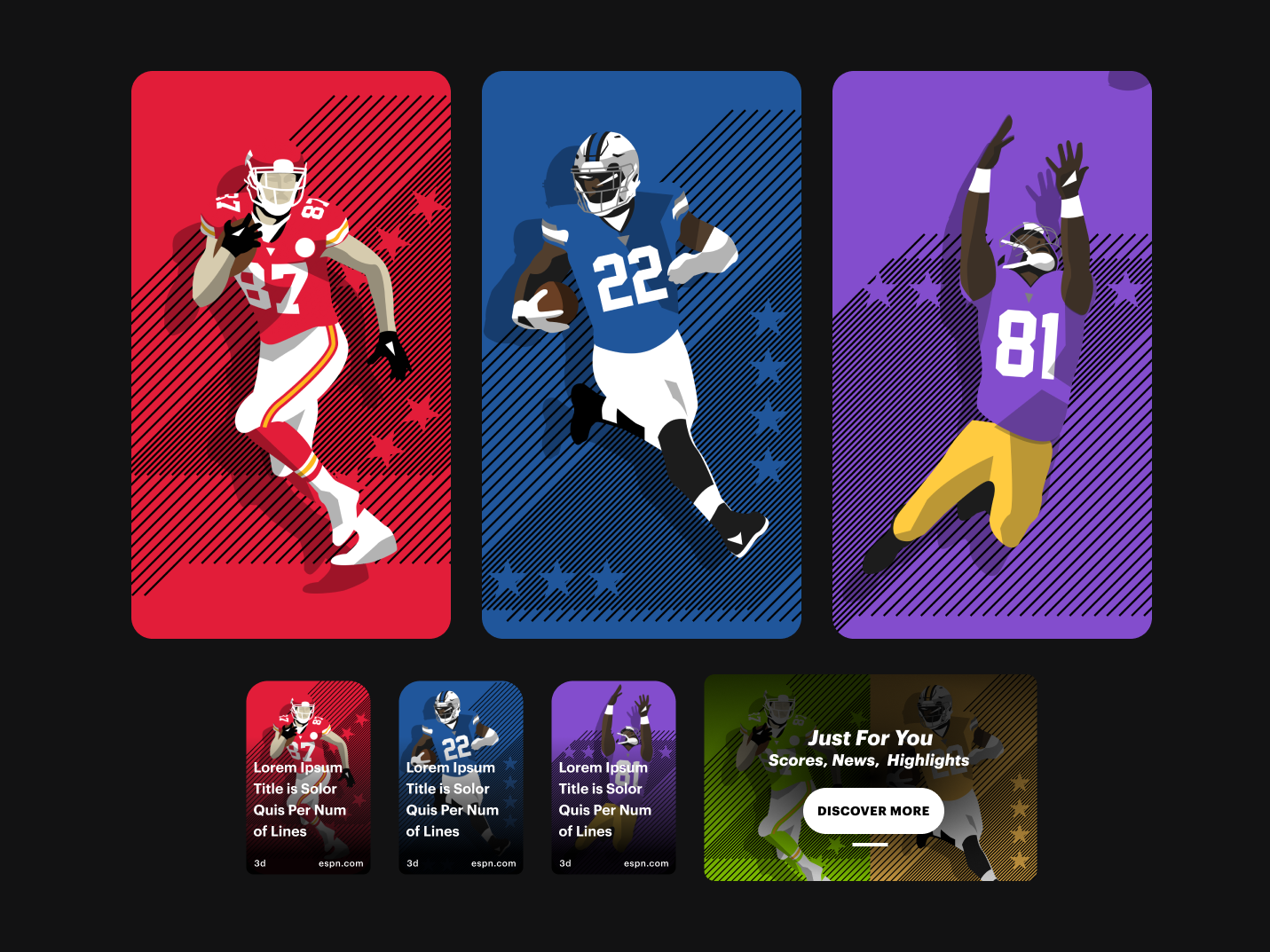Open the blue Cowboys number 22 card
The width and height of the screenshot is (1270, 952).
point(641,354)
